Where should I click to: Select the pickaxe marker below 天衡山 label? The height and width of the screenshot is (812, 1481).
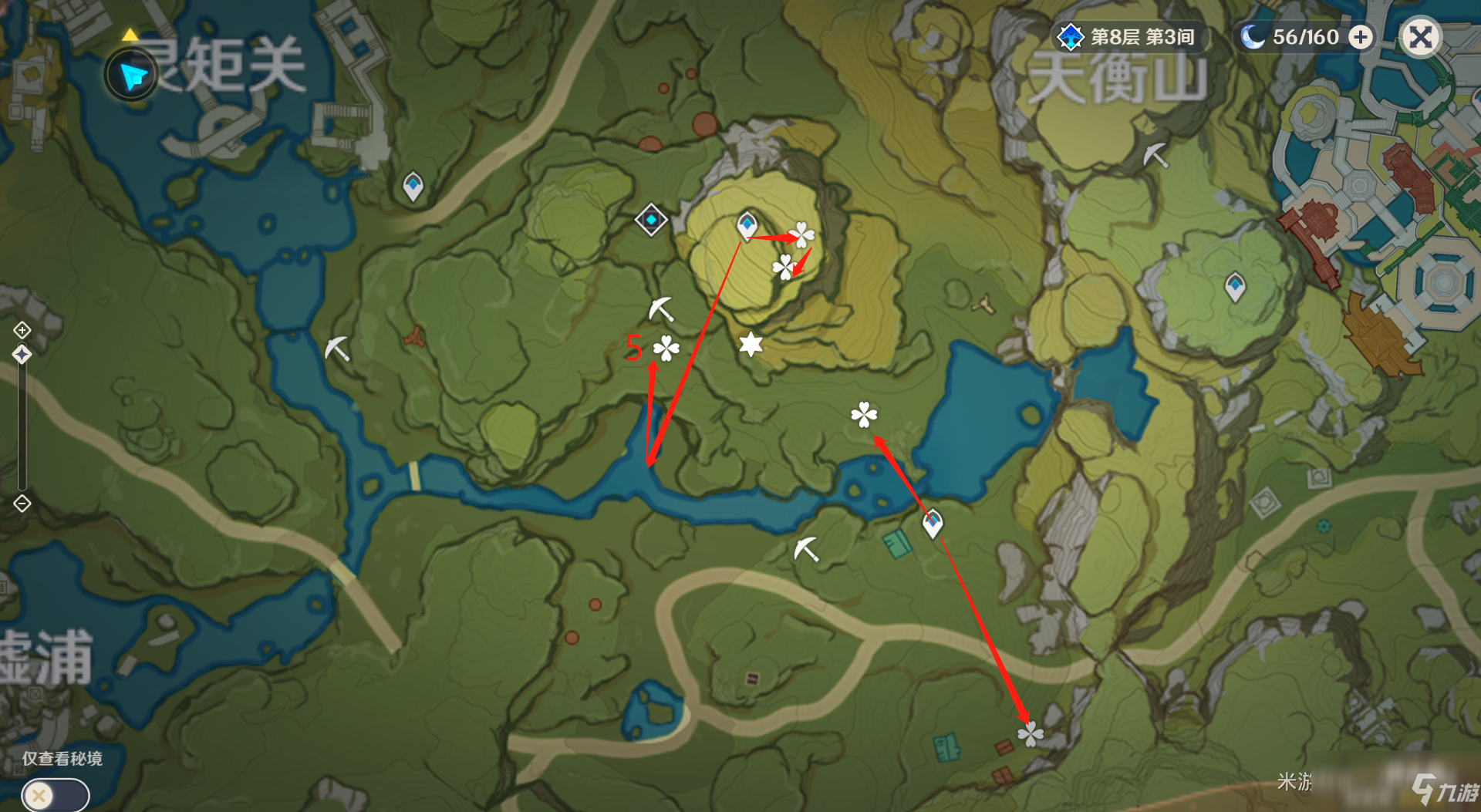[1155, 155]
